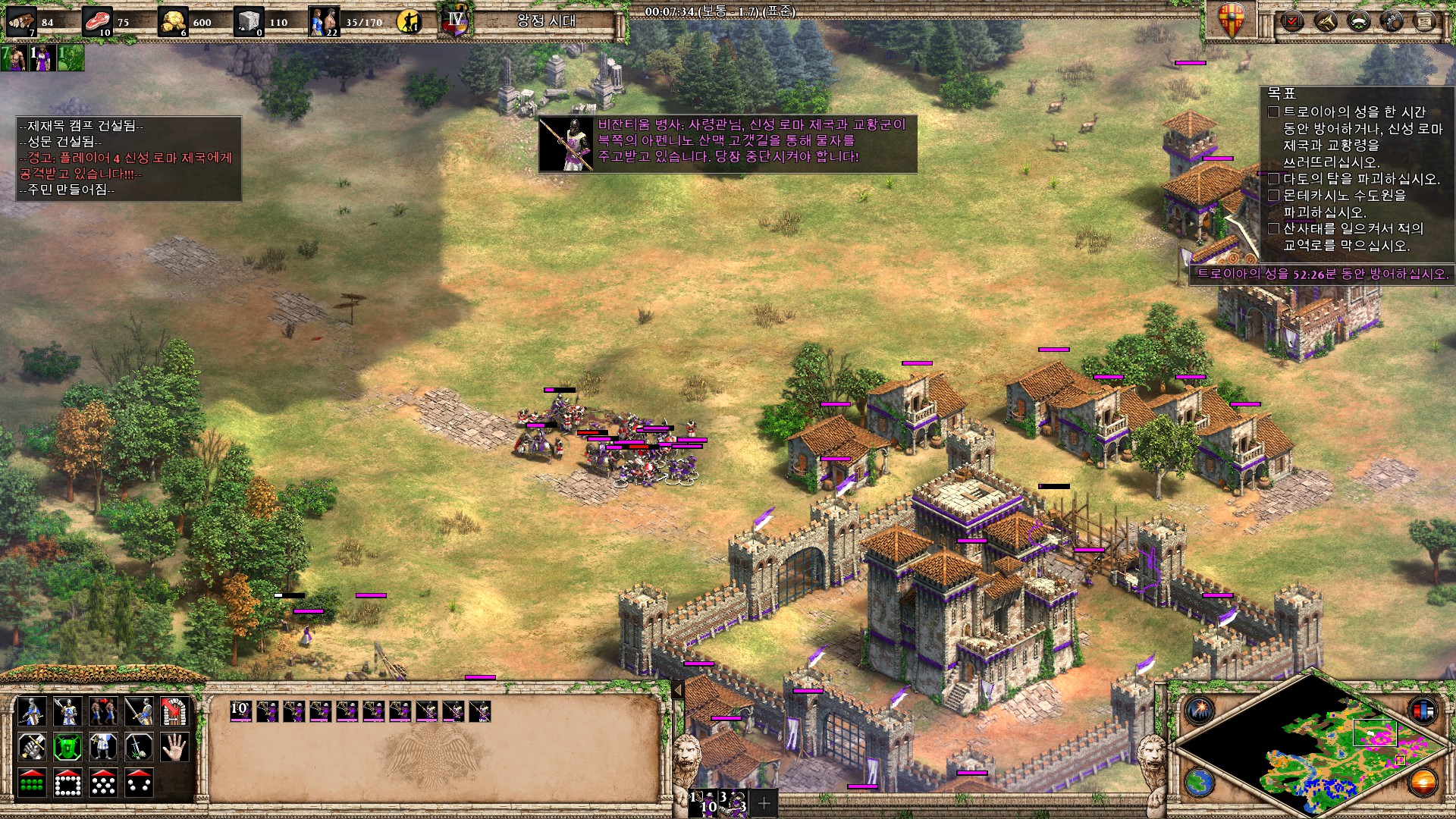Viewport: 1456px width, 819px height.
Task: Click the sunset orb button by the minimap
Action: click(1423, 783)
